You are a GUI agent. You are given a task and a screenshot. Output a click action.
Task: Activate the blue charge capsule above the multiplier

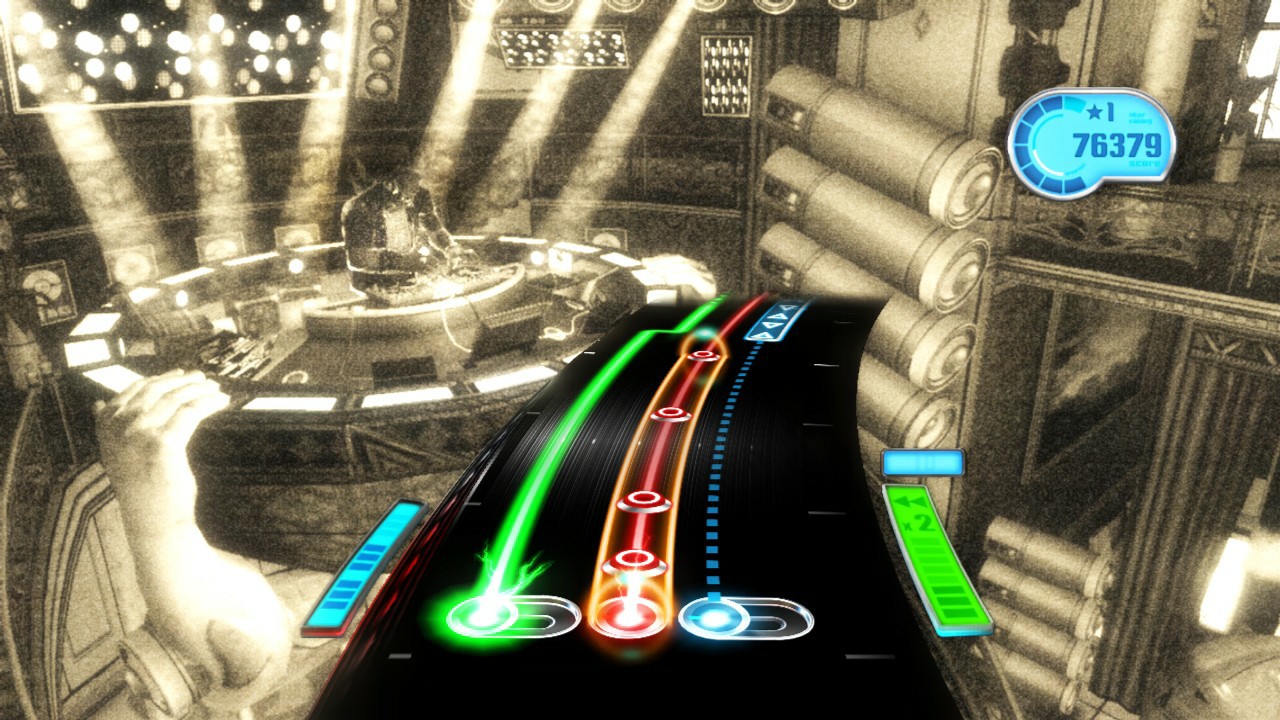pyautogui.click(x=921, y=461)
